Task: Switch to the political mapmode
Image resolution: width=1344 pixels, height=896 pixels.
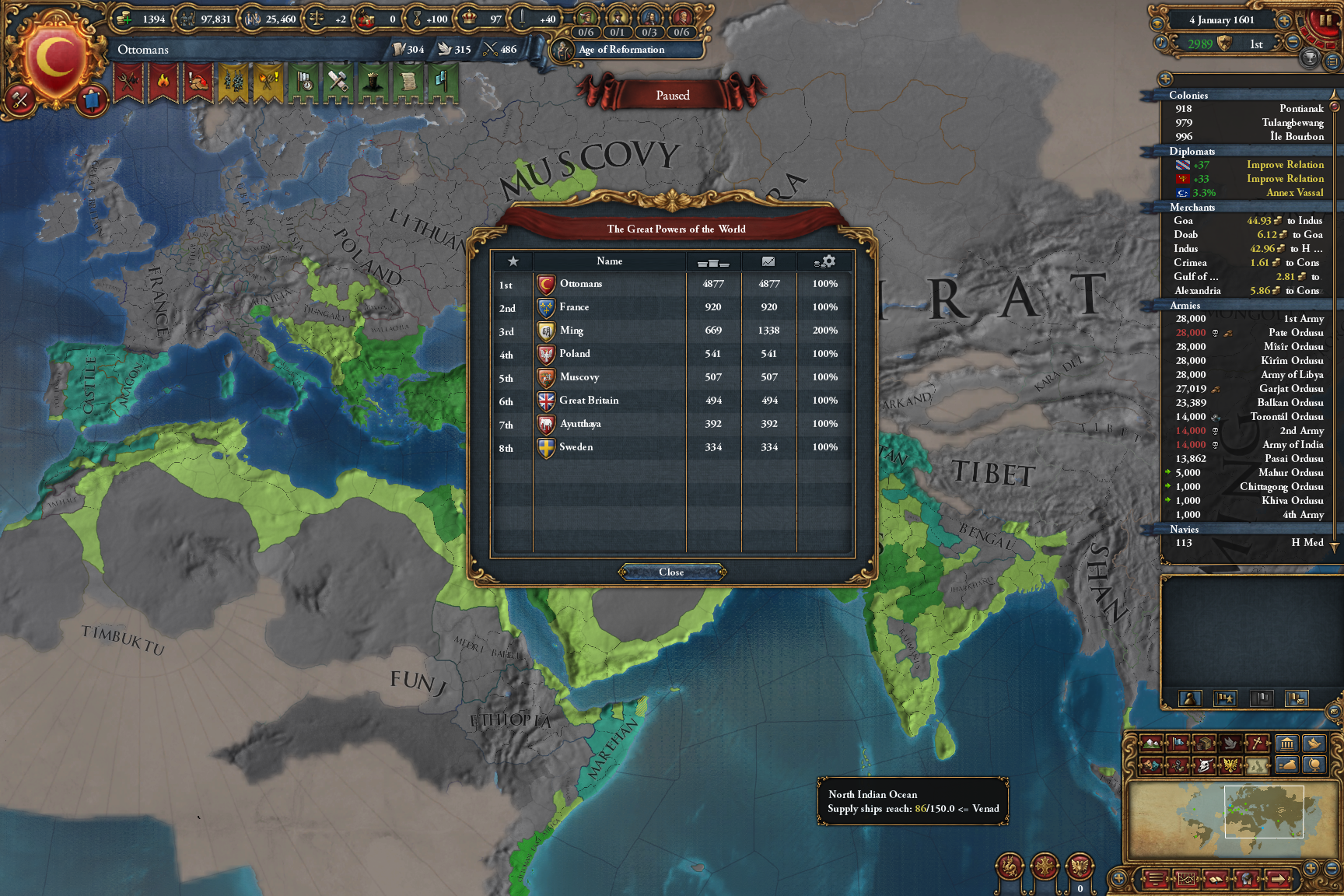Action: (1178, 744)
